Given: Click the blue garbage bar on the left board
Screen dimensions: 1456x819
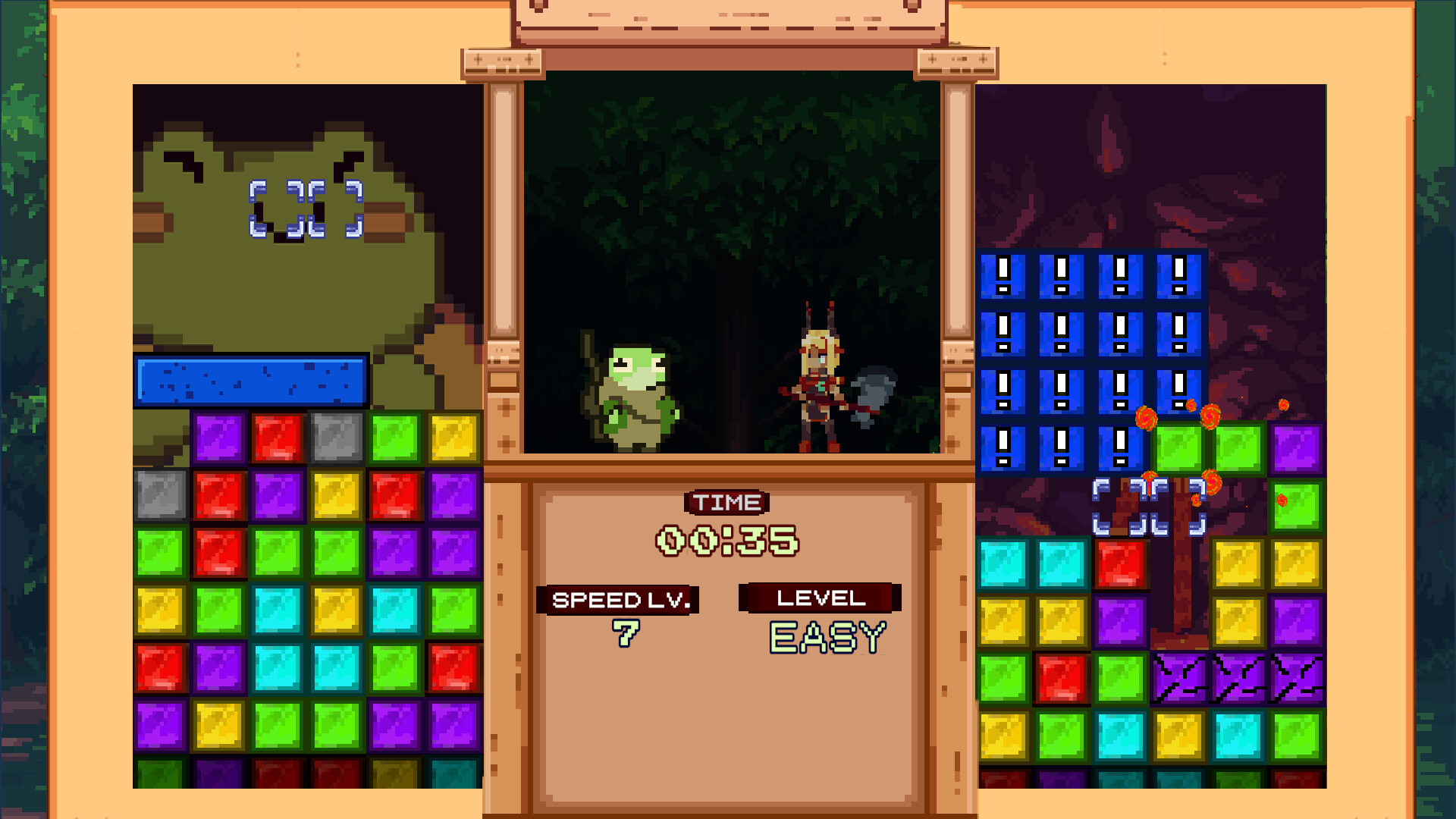Looking at the screenshot, I should (249, 381).
